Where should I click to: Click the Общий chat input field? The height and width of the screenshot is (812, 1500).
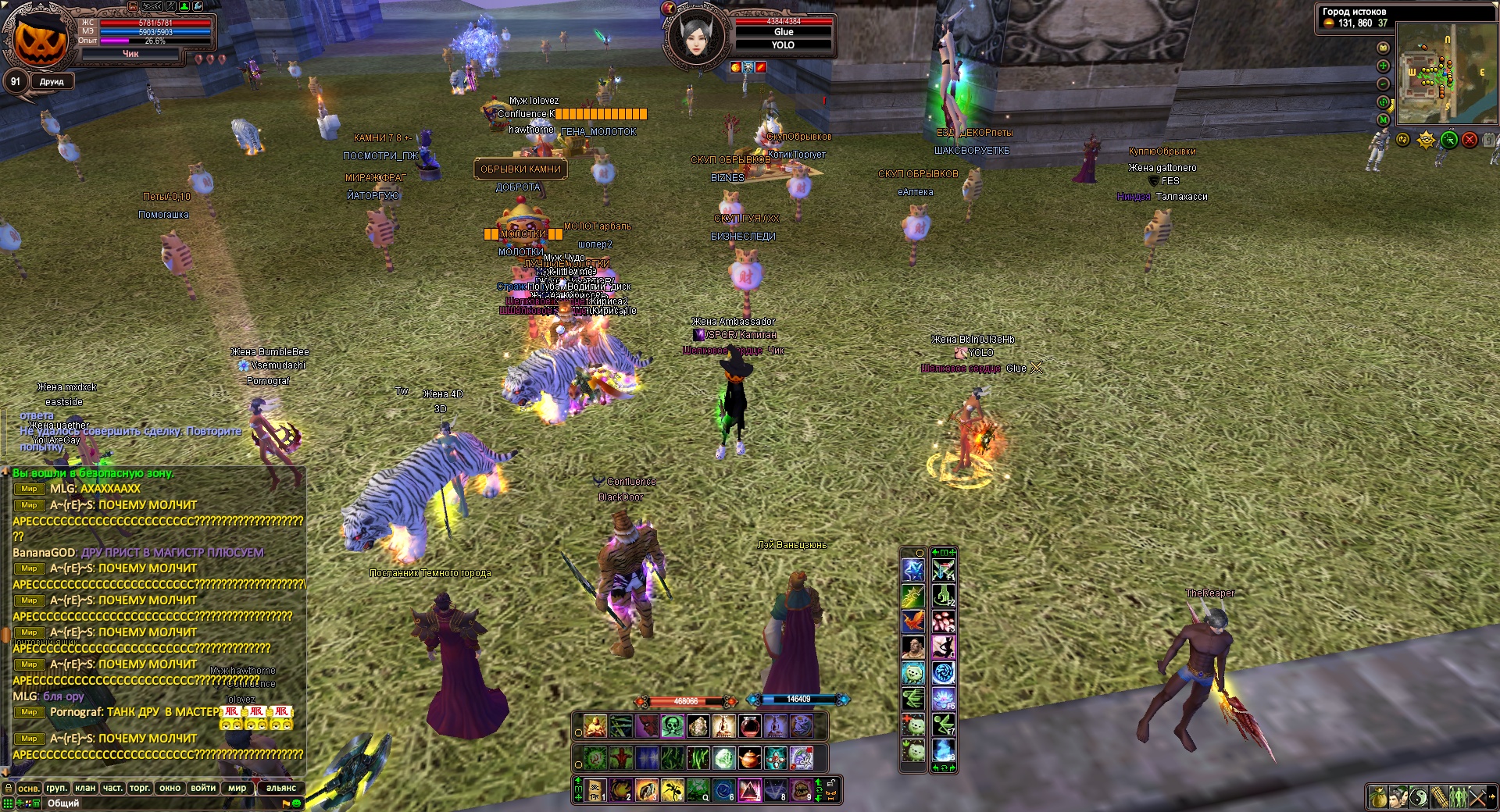pos(156,803)
